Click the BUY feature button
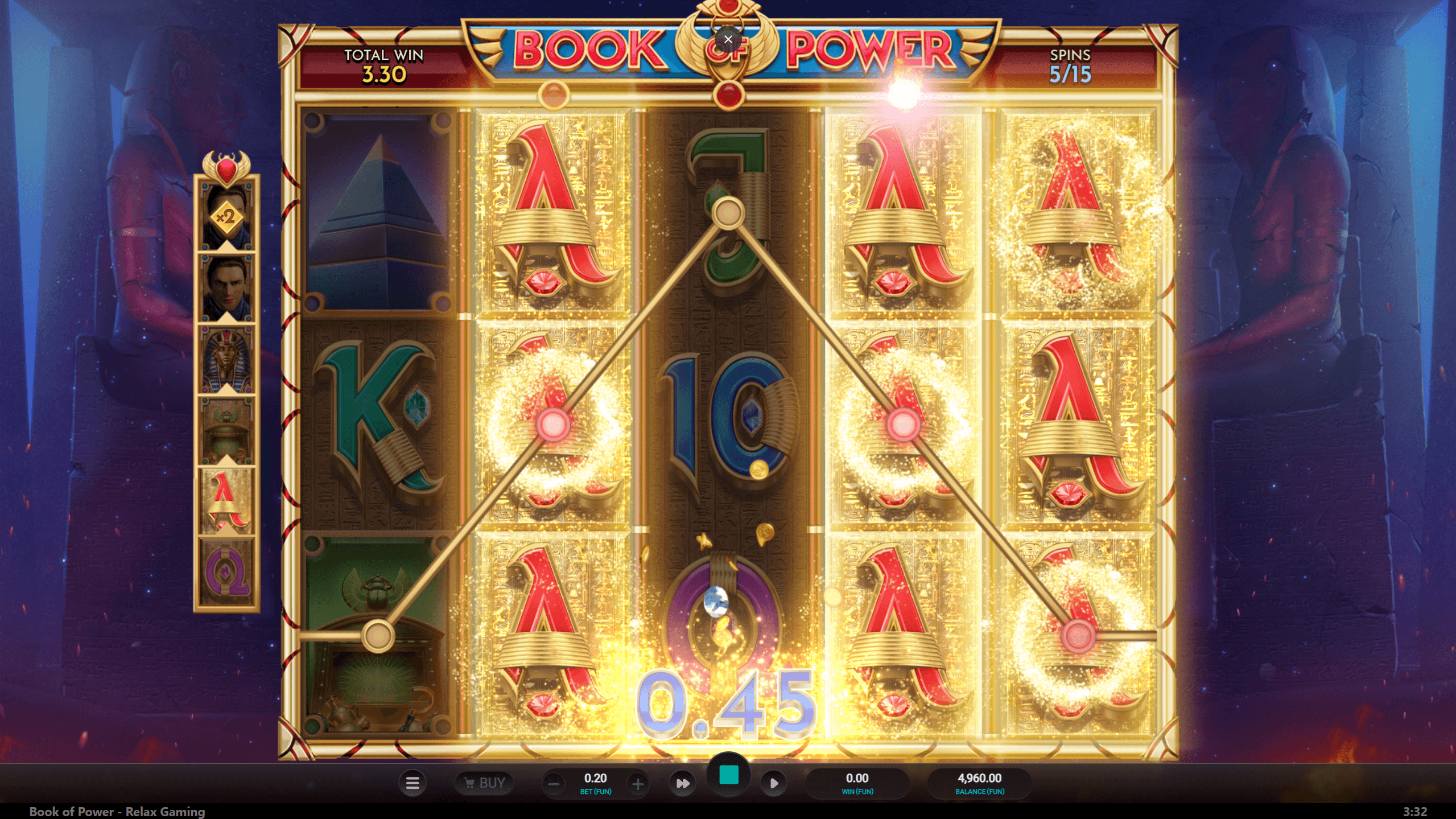Viewport: 1456px width, 819px height. click(x=484, y=783)
